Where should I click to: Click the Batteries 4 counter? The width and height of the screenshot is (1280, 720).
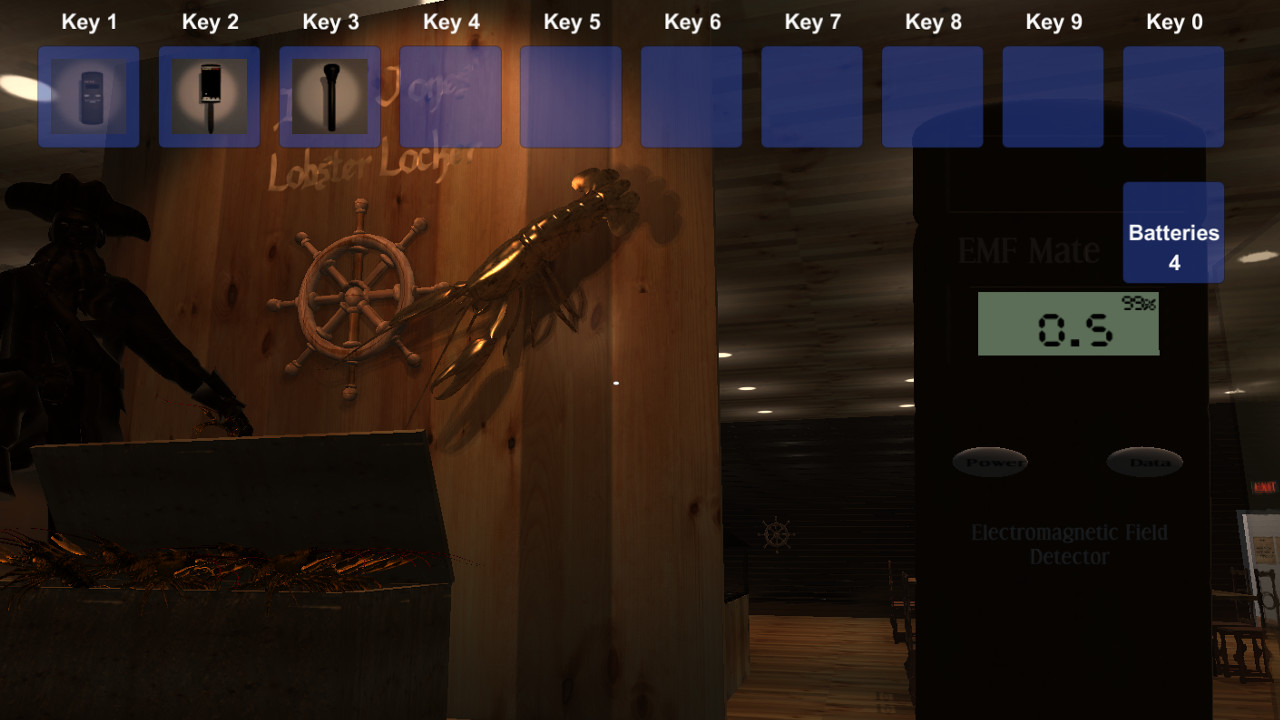1173,232
